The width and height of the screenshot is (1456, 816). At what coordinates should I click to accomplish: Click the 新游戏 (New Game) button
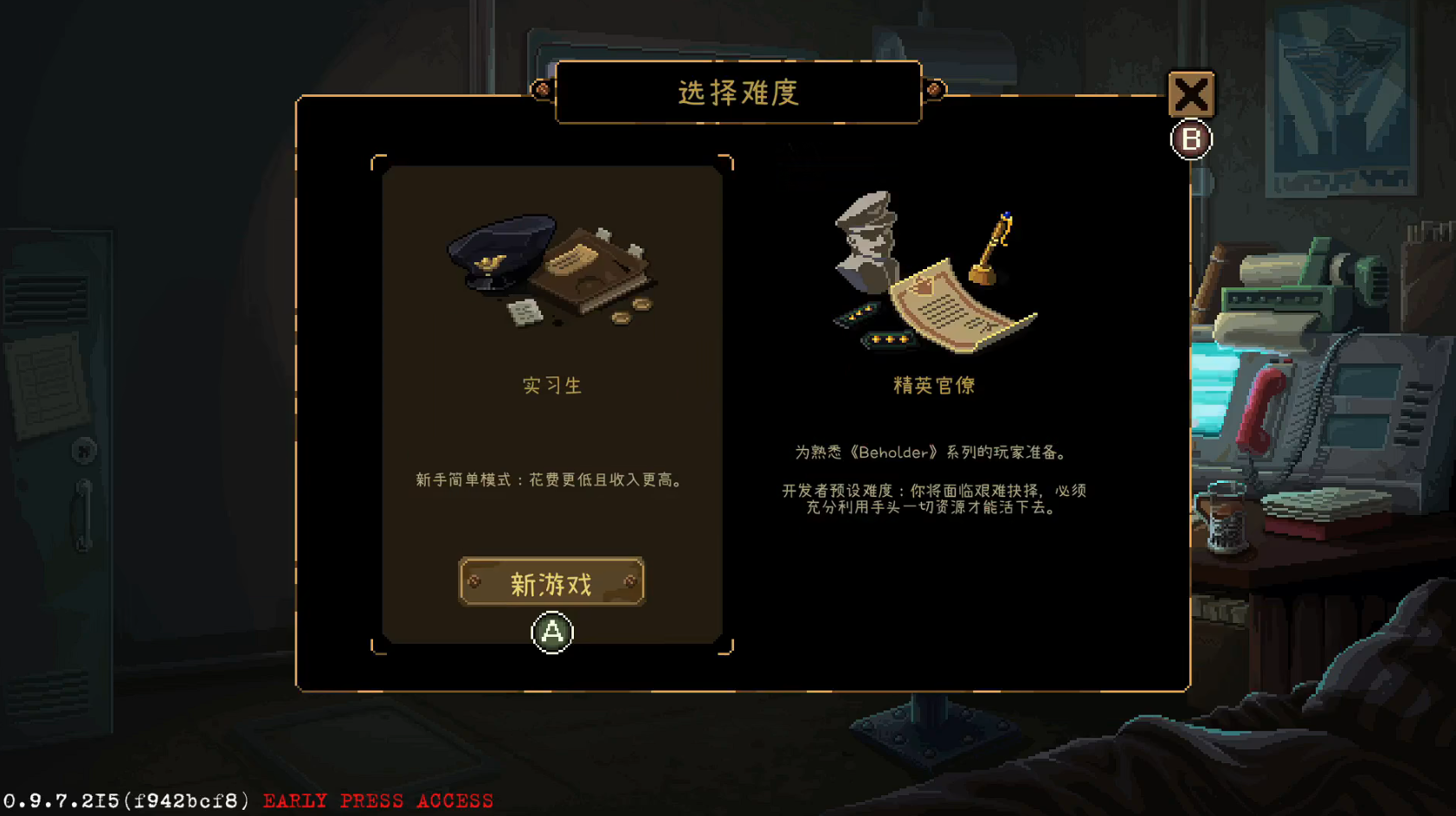click(551, 581)
